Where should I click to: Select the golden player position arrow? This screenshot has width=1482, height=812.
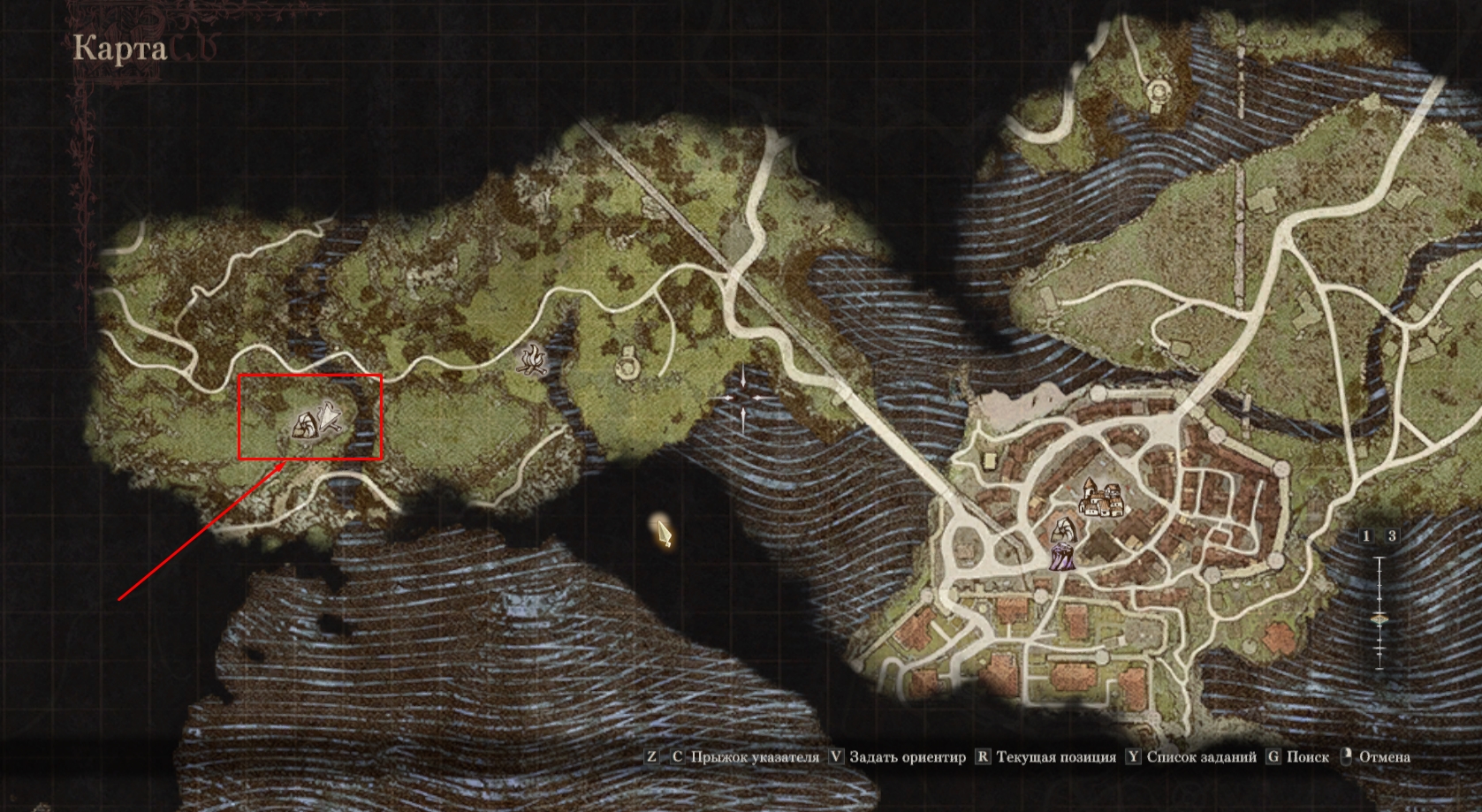tap(664, 531)
